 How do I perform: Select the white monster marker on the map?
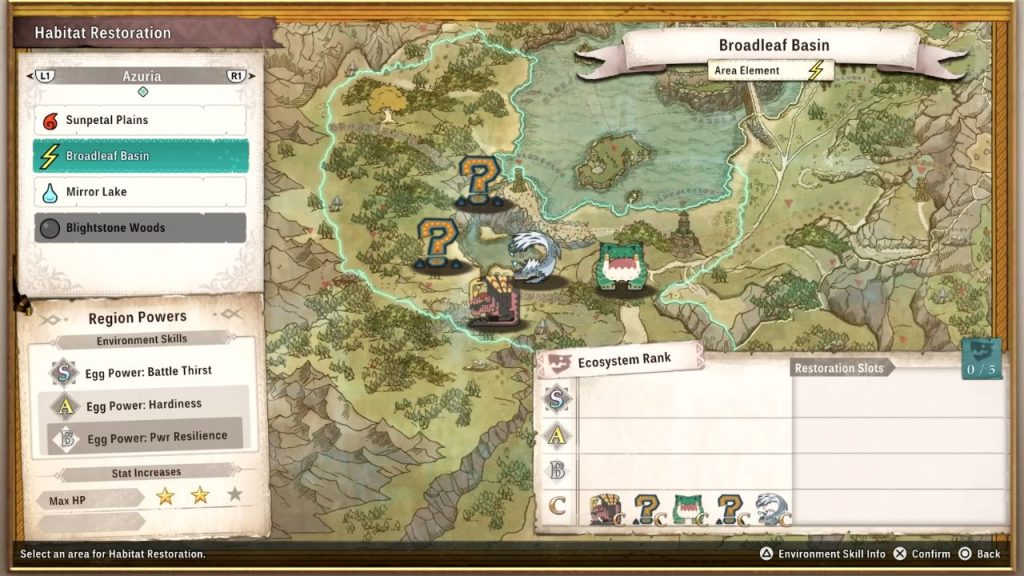click(534, 258)
